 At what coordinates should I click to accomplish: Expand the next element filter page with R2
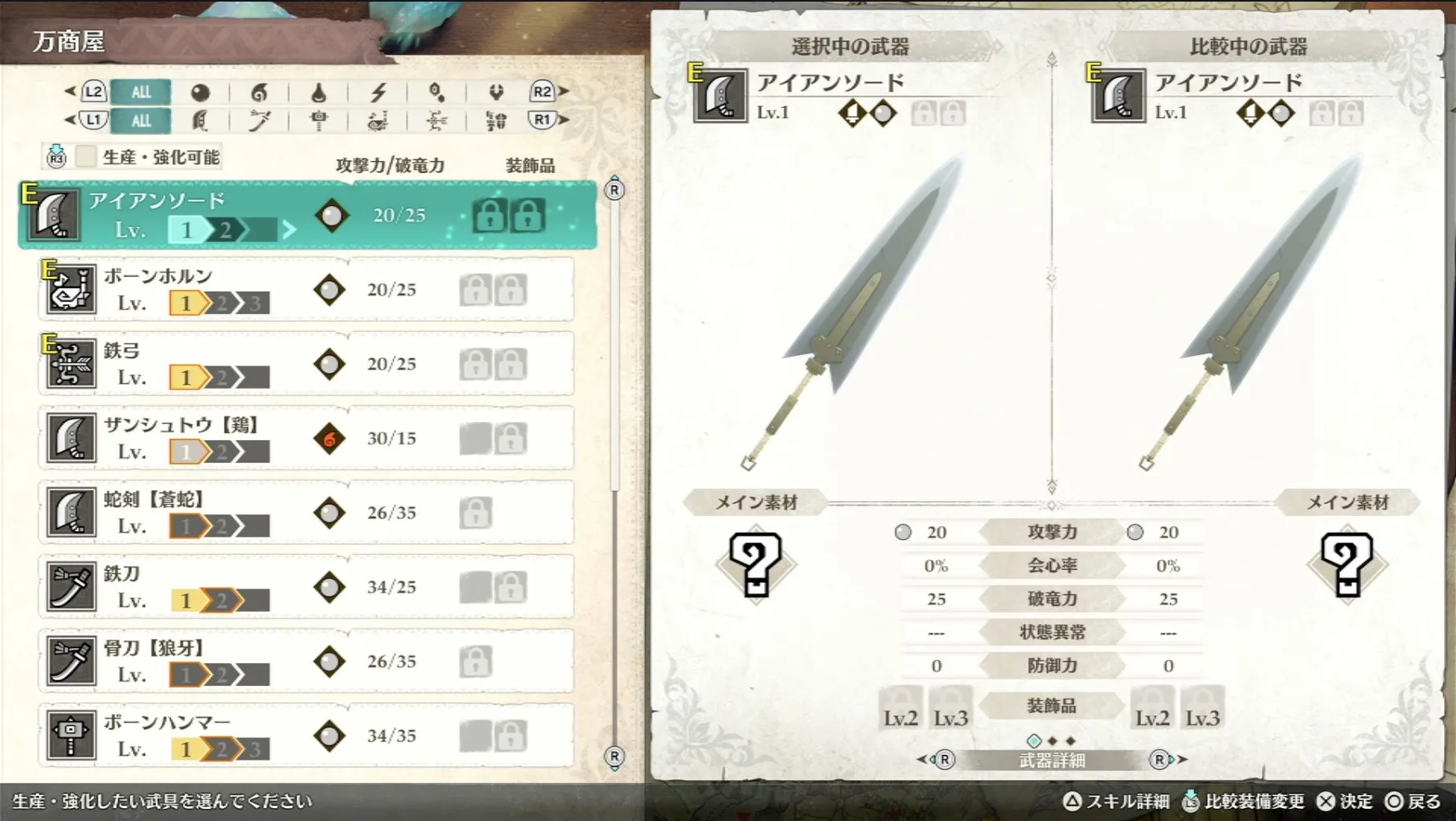coord(542,92)
